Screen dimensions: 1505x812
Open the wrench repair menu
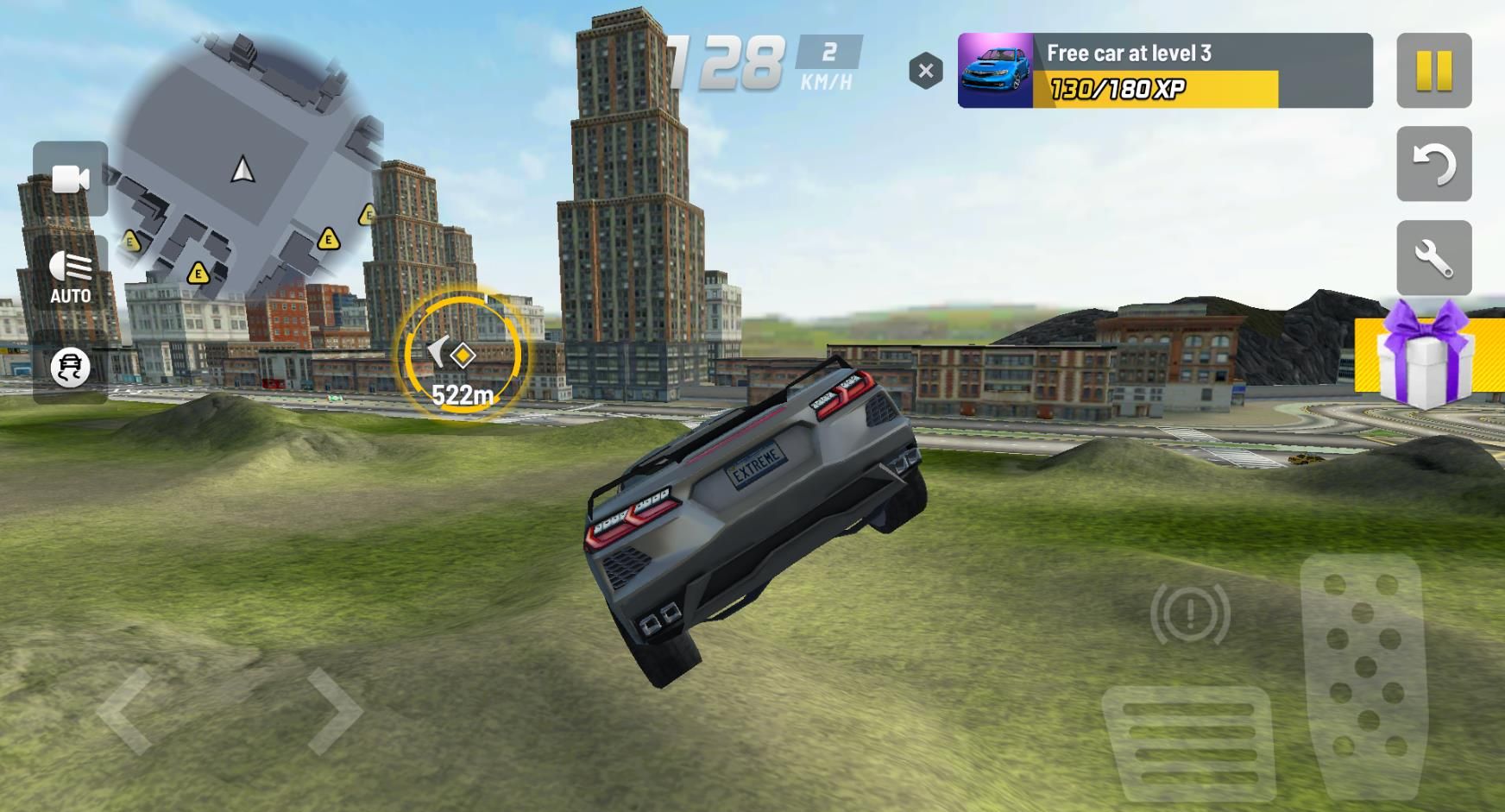(x=1433, y=258)
